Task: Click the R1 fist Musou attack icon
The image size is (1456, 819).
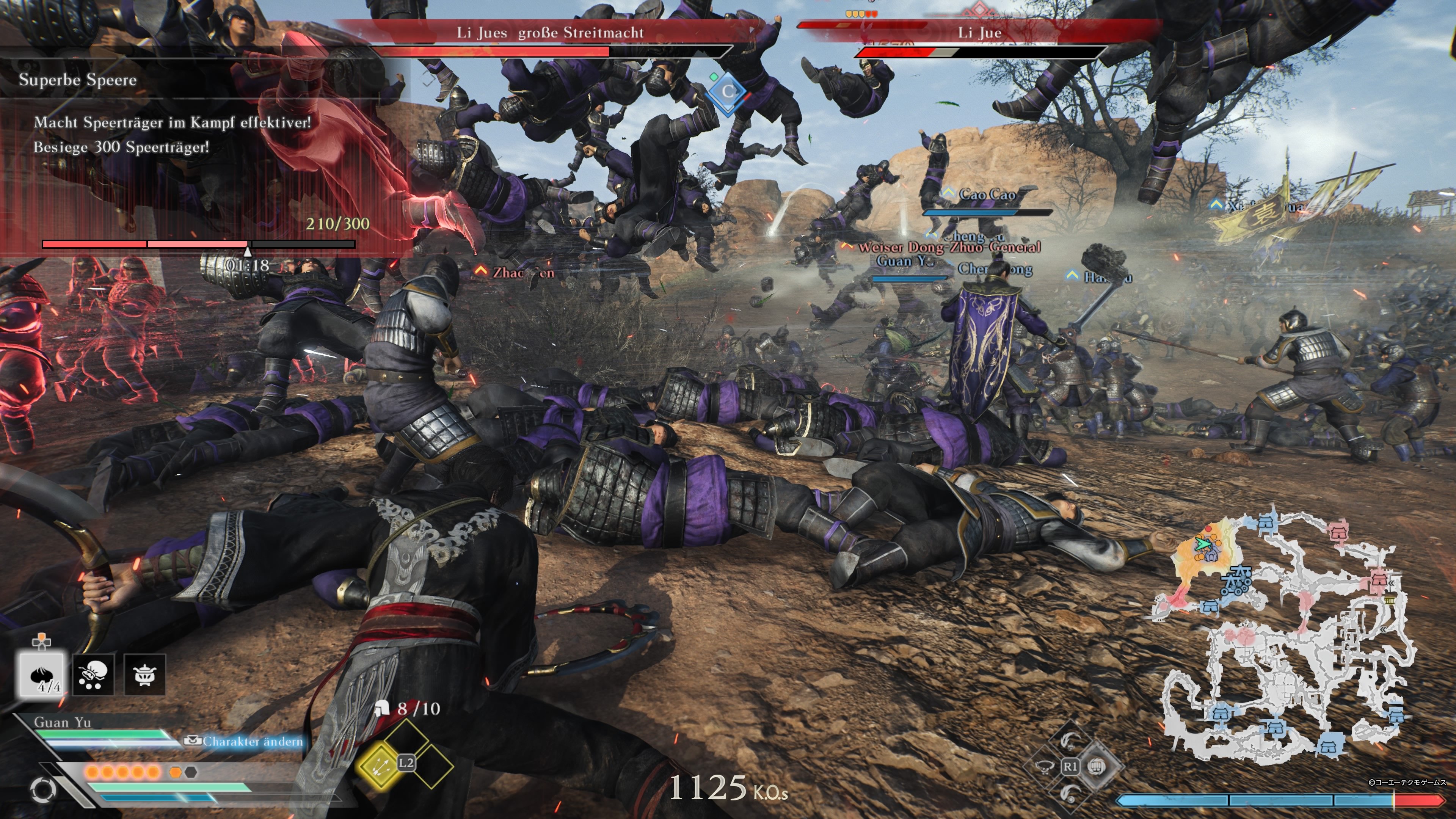Action: coord(1097,767)
